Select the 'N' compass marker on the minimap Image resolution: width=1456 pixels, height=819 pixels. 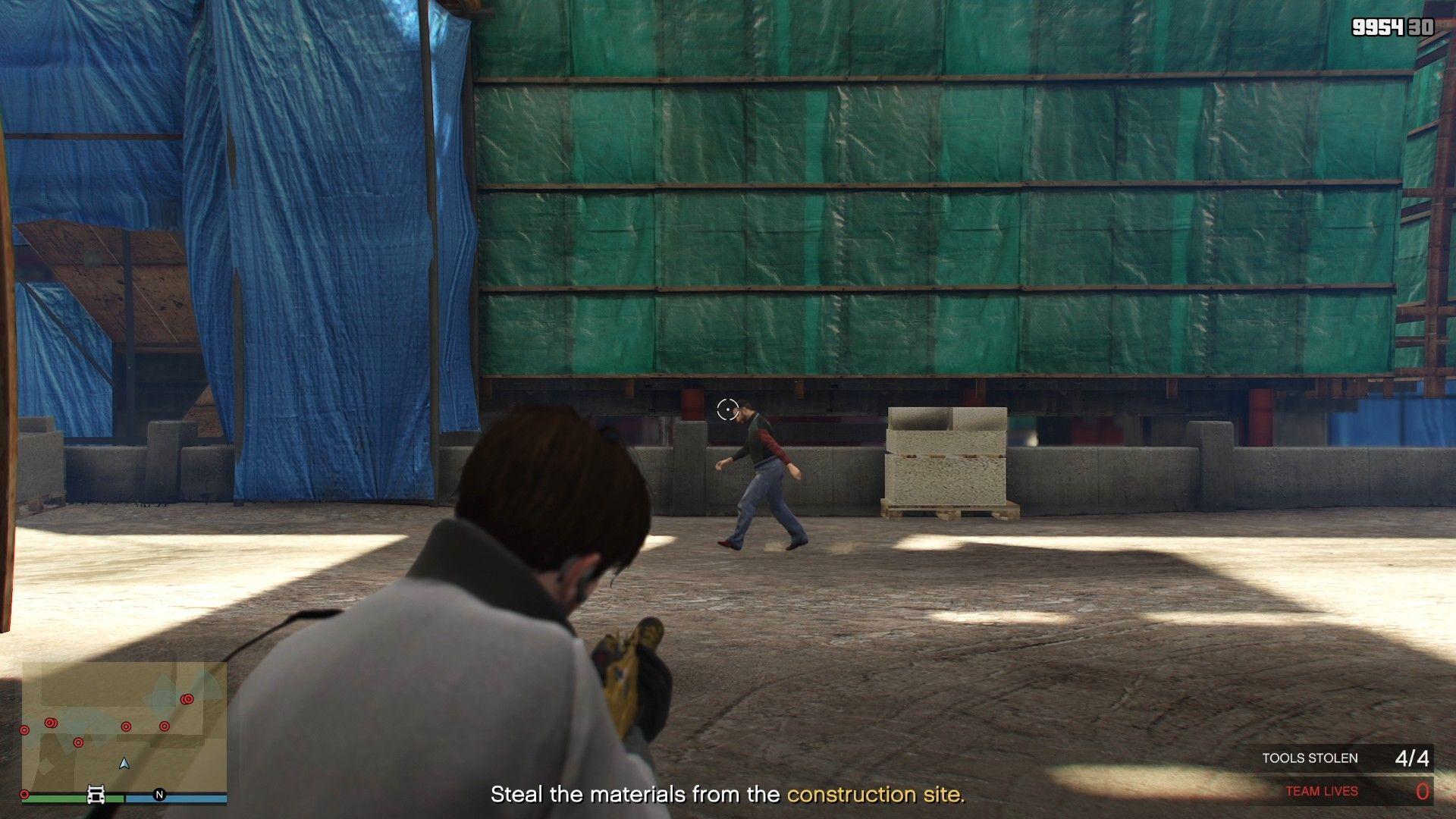pos(159,794)
